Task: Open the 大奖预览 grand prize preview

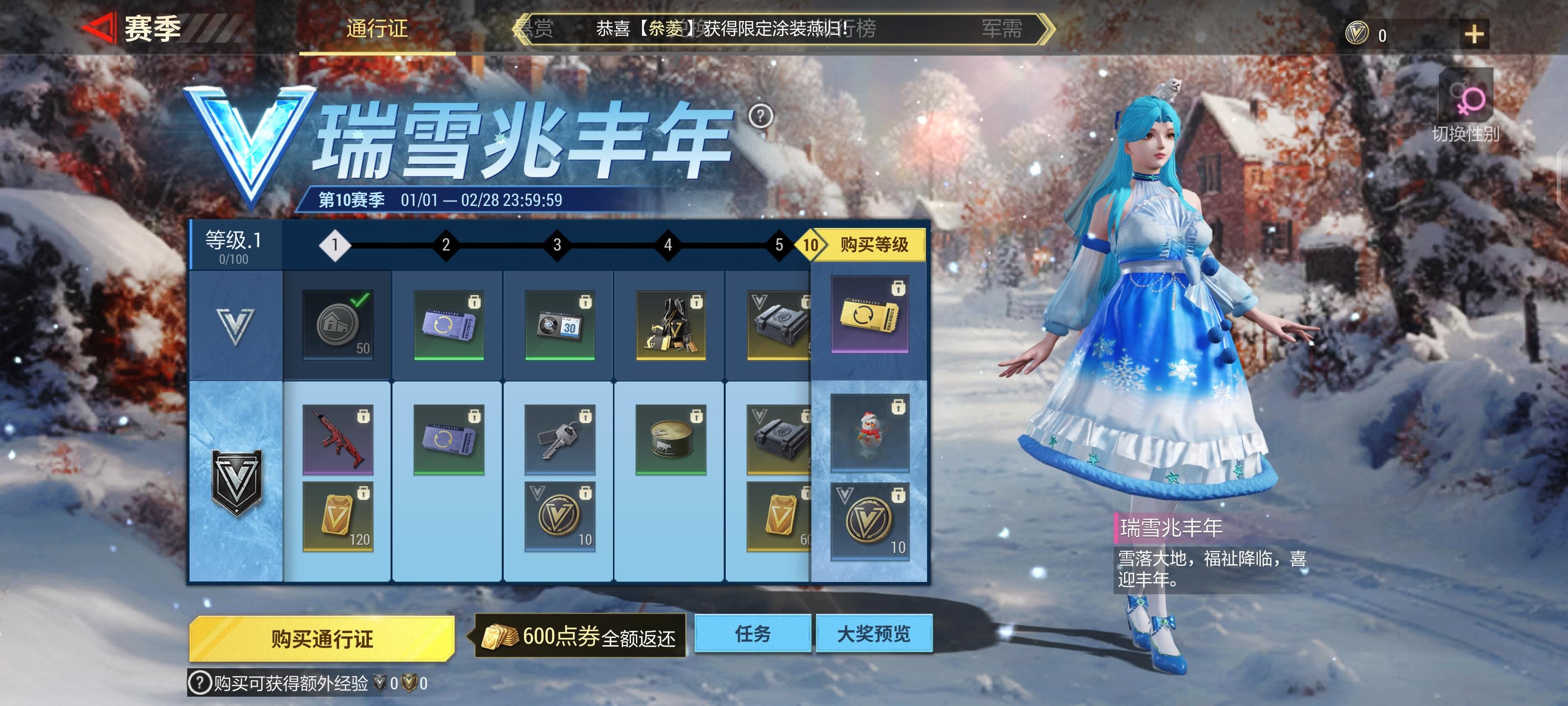Action: [875, 633]
